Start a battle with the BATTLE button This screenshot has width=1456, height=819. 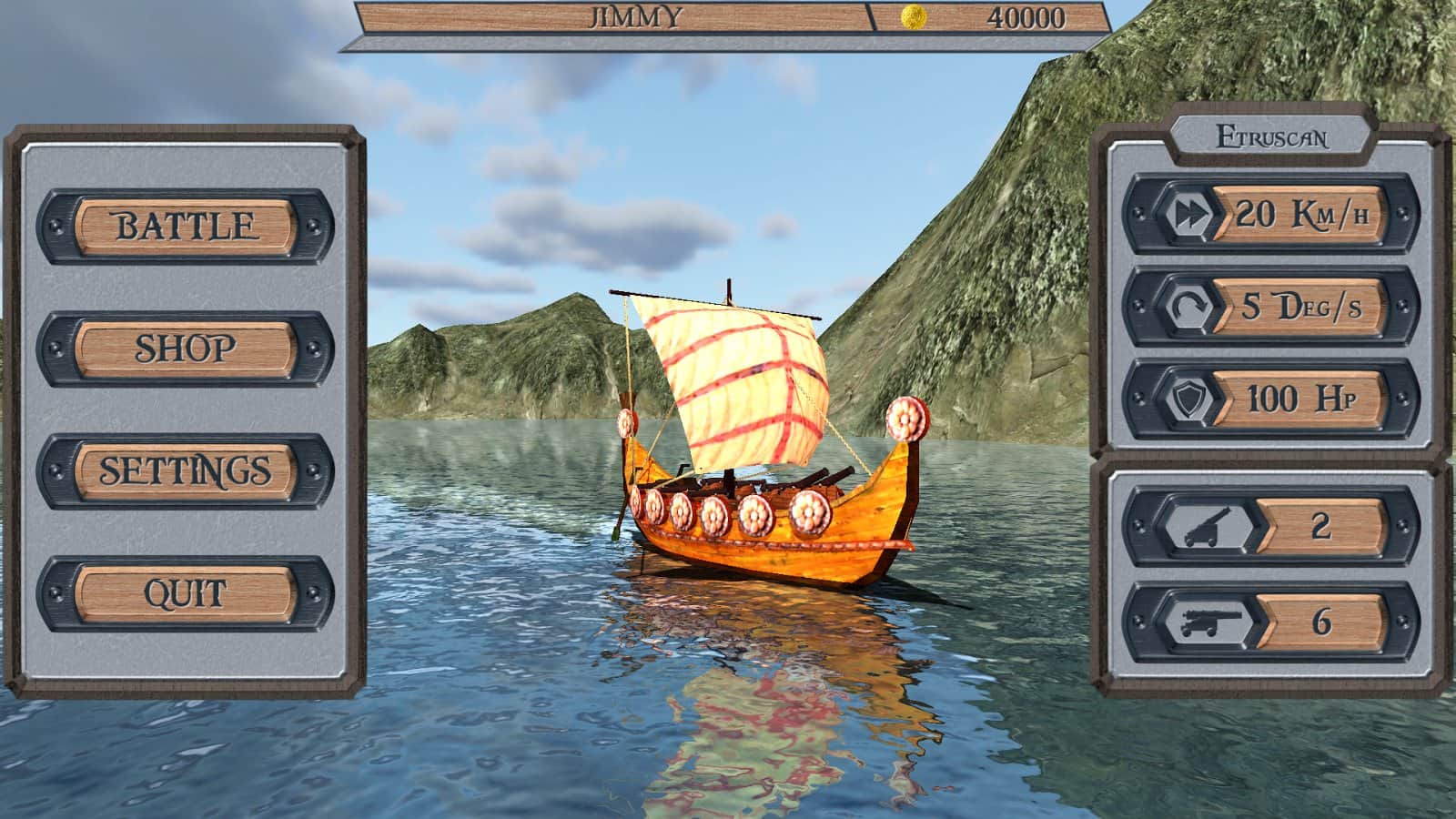point(186,226)
